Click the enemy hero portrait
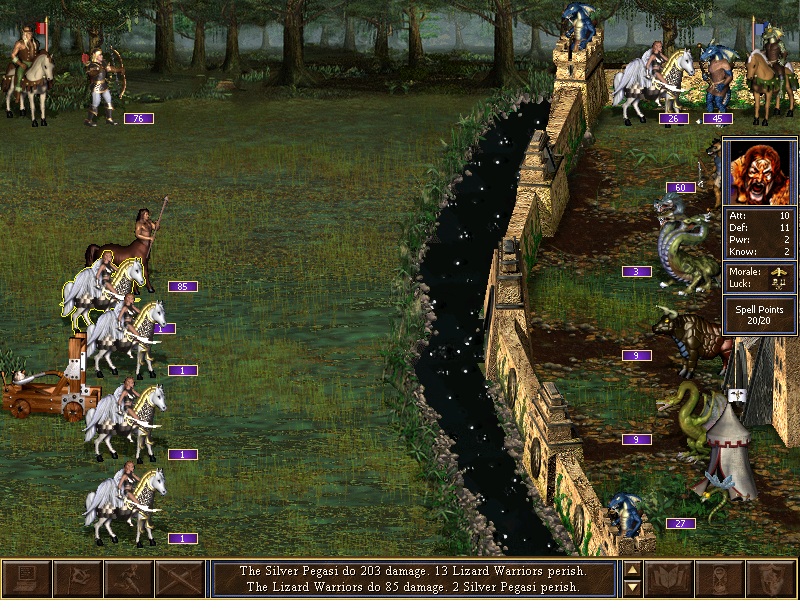Image resolution: width=800 pixels, height=614 pixels. (760, 171)
